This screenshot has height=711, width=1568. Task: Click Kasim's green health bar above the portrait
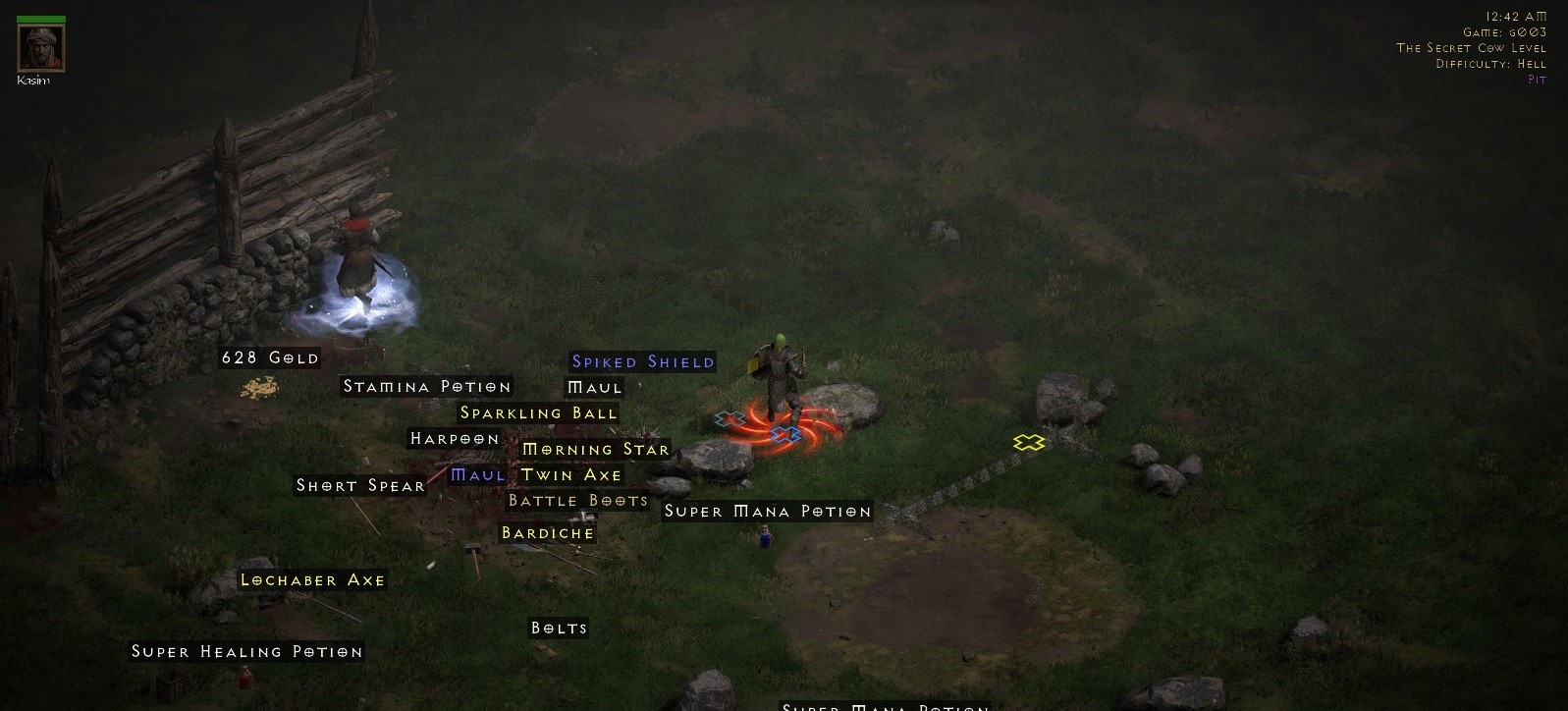click(39, 17)
